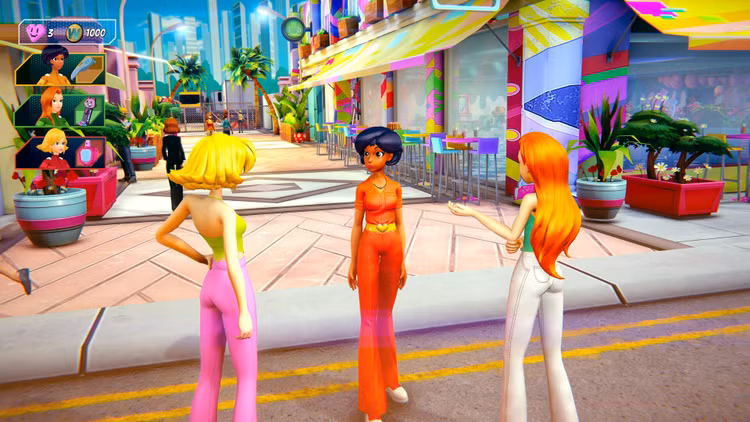Click Alex's hair dryer gadget icon

[88, 66]
